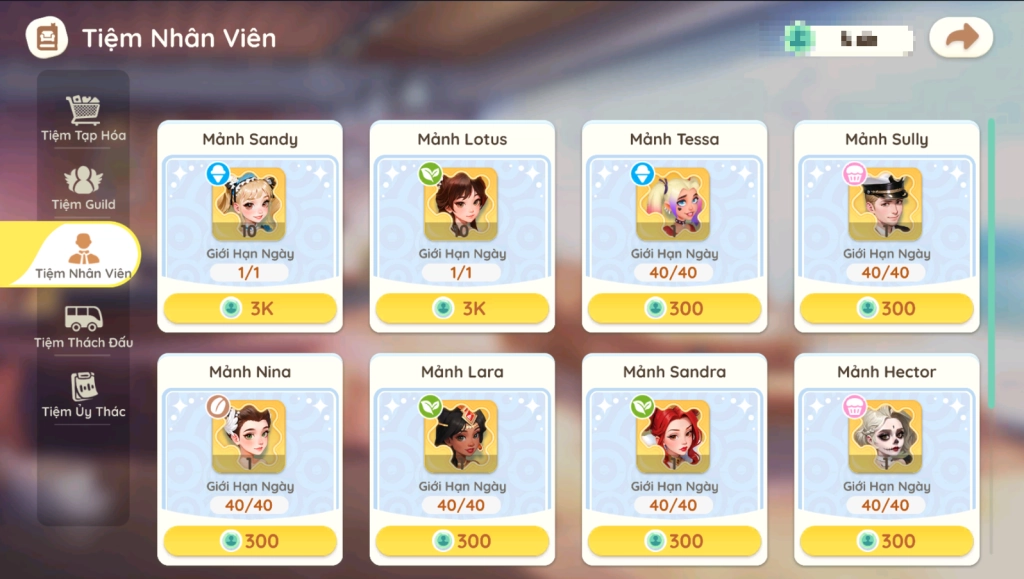Image resolution: width=1024 pixels, height=579 pixels.
Task: Buy Mảnh Tessa for 300
Action: point(674,309)
